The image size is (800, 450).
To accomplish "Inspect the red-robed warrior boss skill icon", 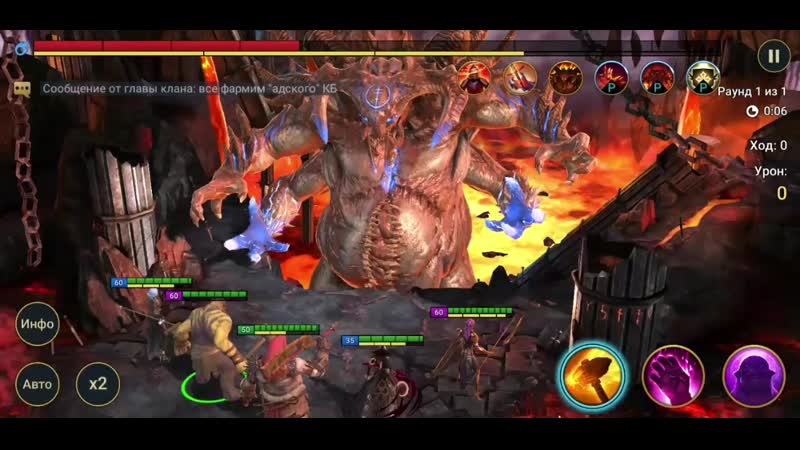I will [x=474, y=77].
